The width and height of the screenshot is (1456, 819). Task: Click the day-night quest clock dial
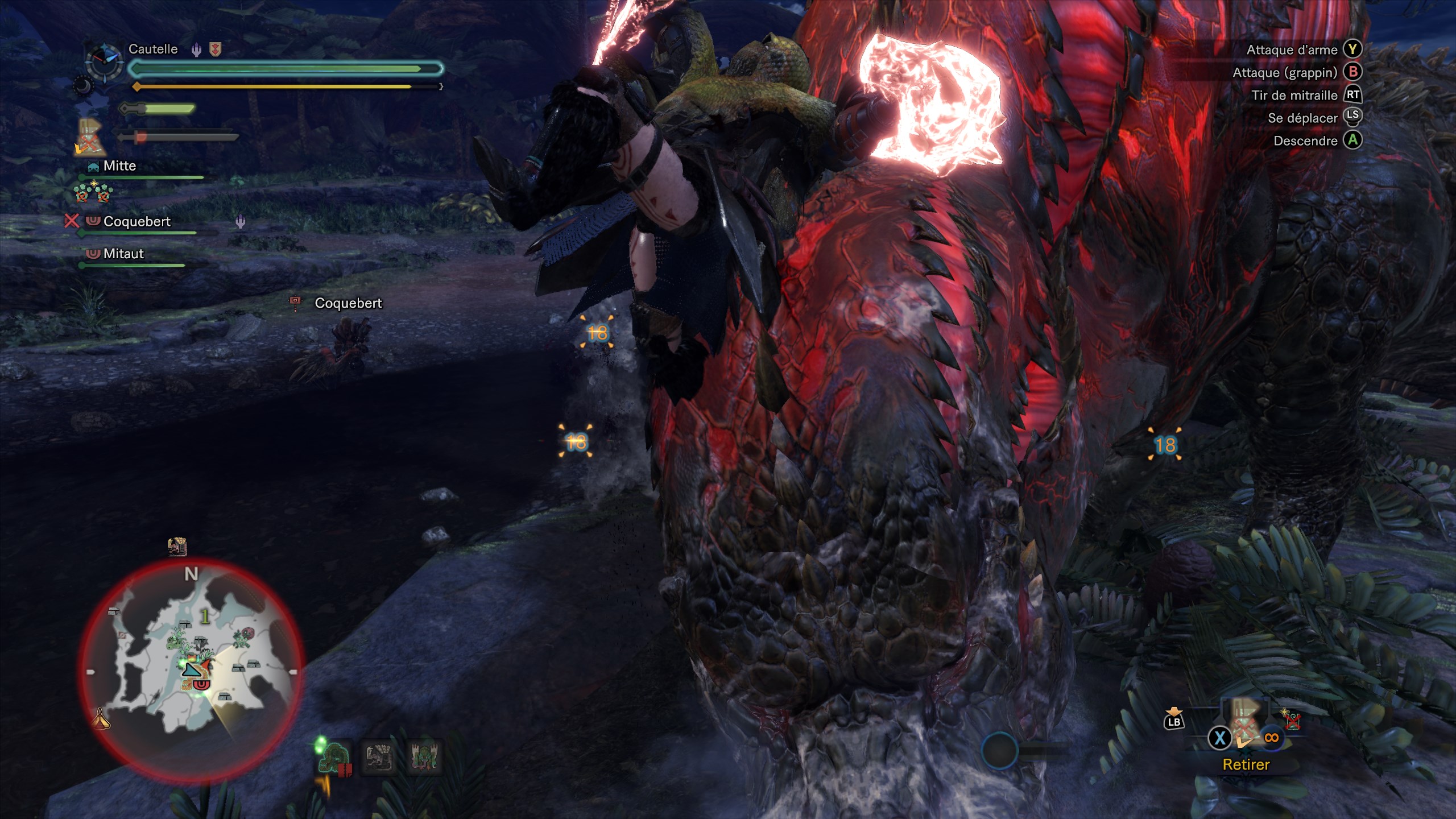pos(104,61)
